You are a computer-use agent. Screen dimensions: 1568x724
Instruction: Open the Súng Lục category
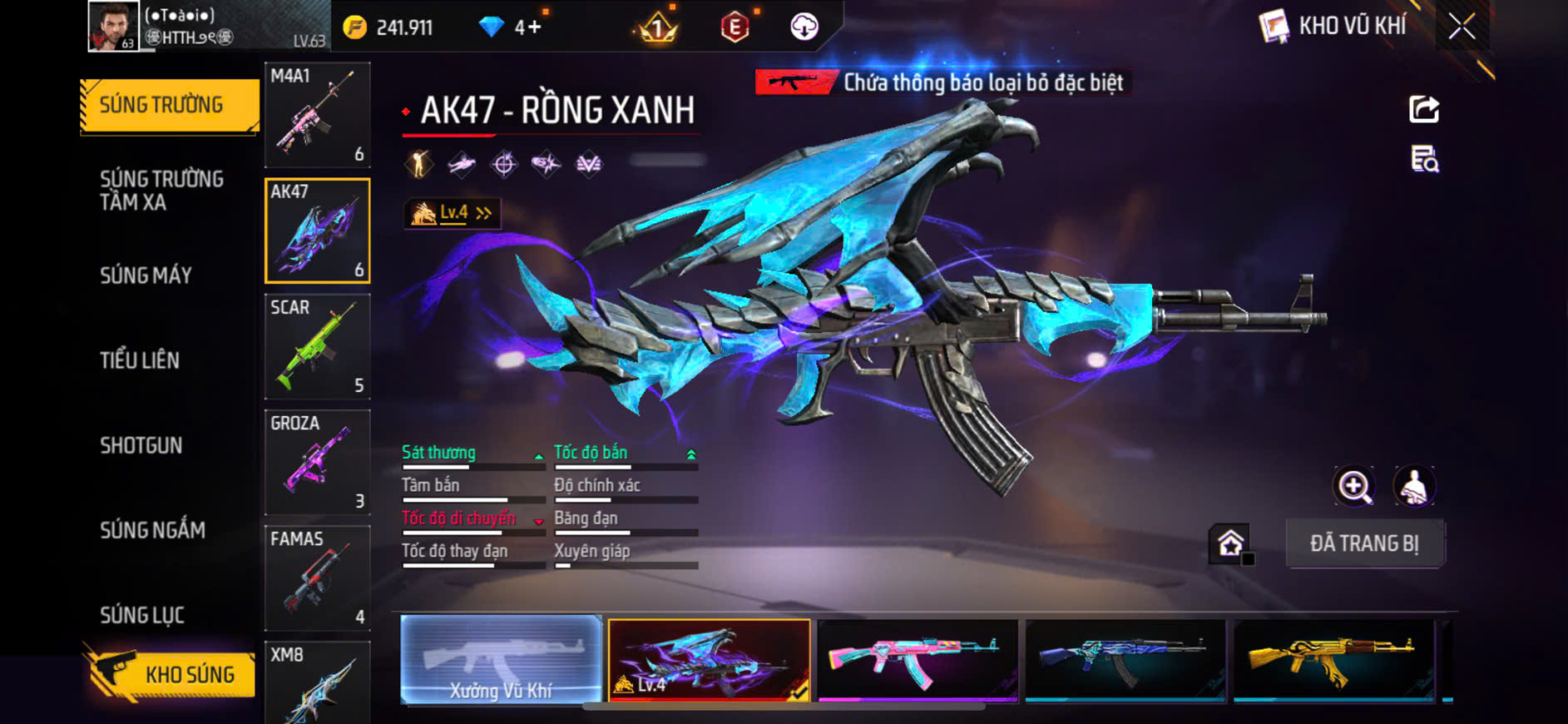coord(141,615)
